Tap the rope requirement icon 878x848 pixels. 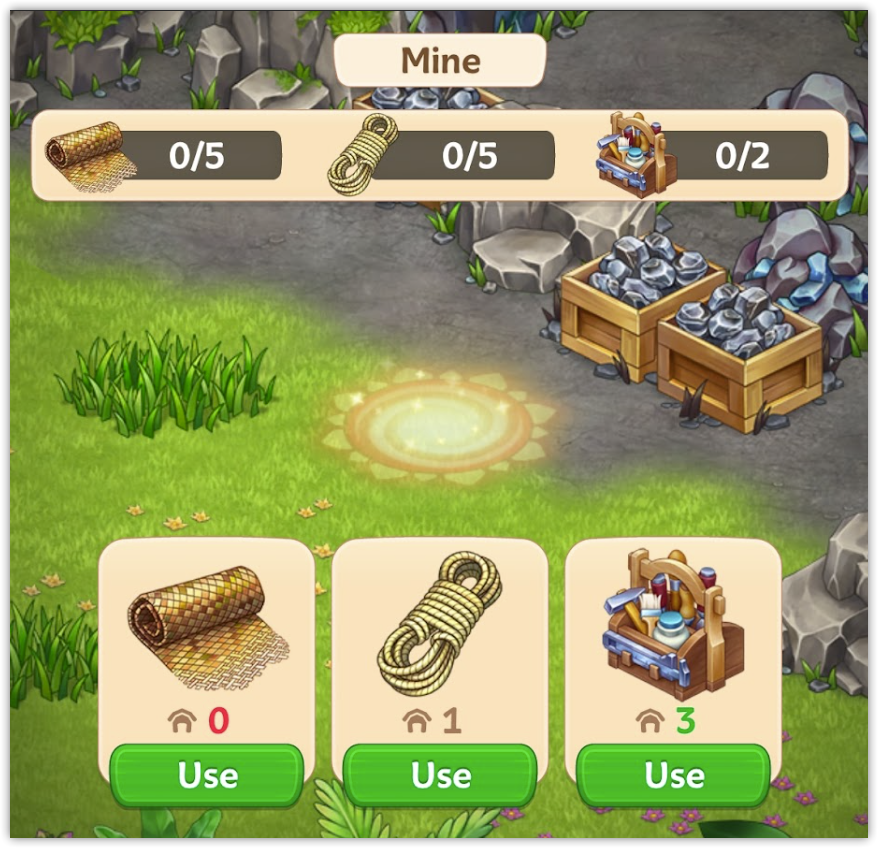pyautogui.click(x=362, y=153)
